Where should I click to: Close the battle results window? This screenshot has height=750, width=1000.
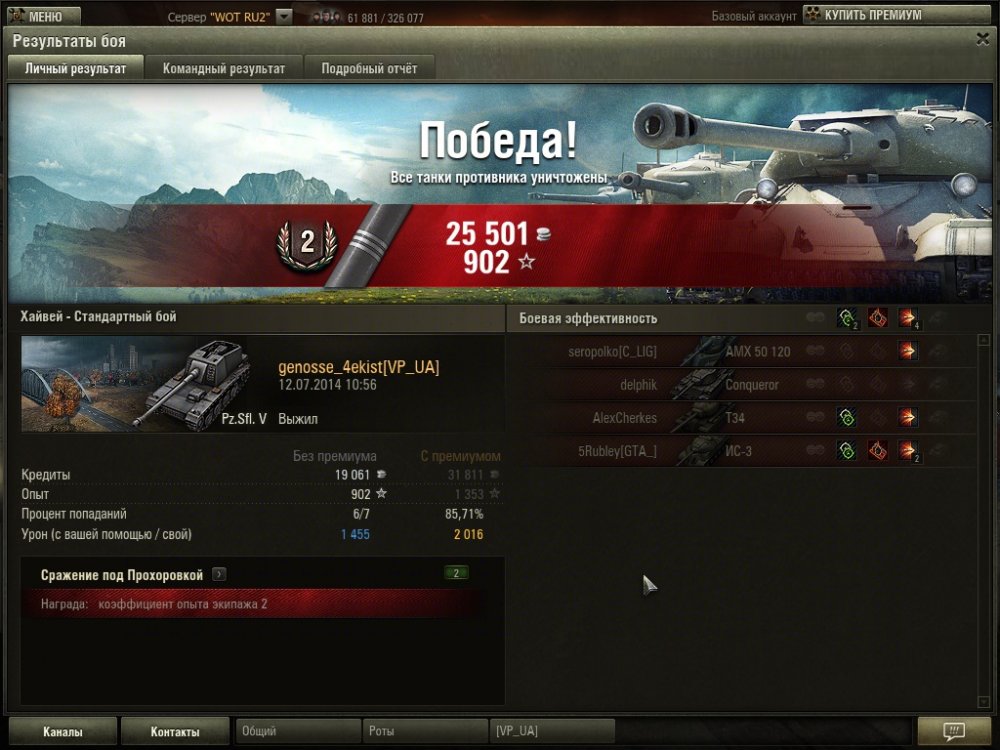coord(982,39)
